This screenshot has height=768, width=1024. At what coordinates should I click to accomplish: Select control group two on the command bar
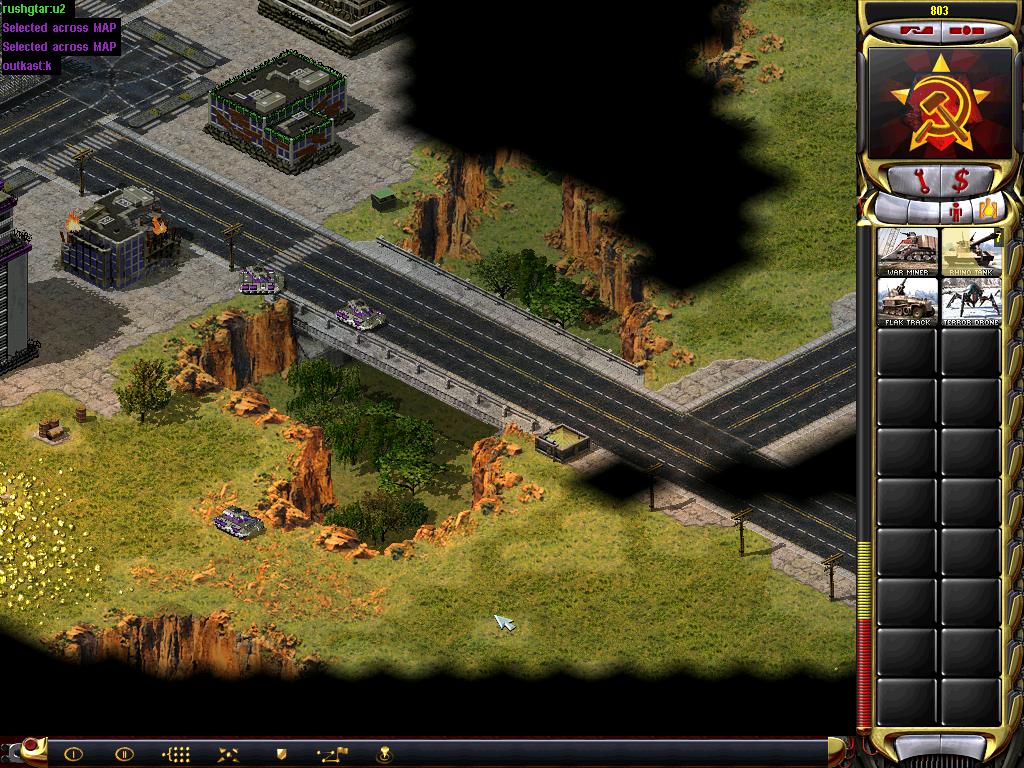[x=124, y=754]
